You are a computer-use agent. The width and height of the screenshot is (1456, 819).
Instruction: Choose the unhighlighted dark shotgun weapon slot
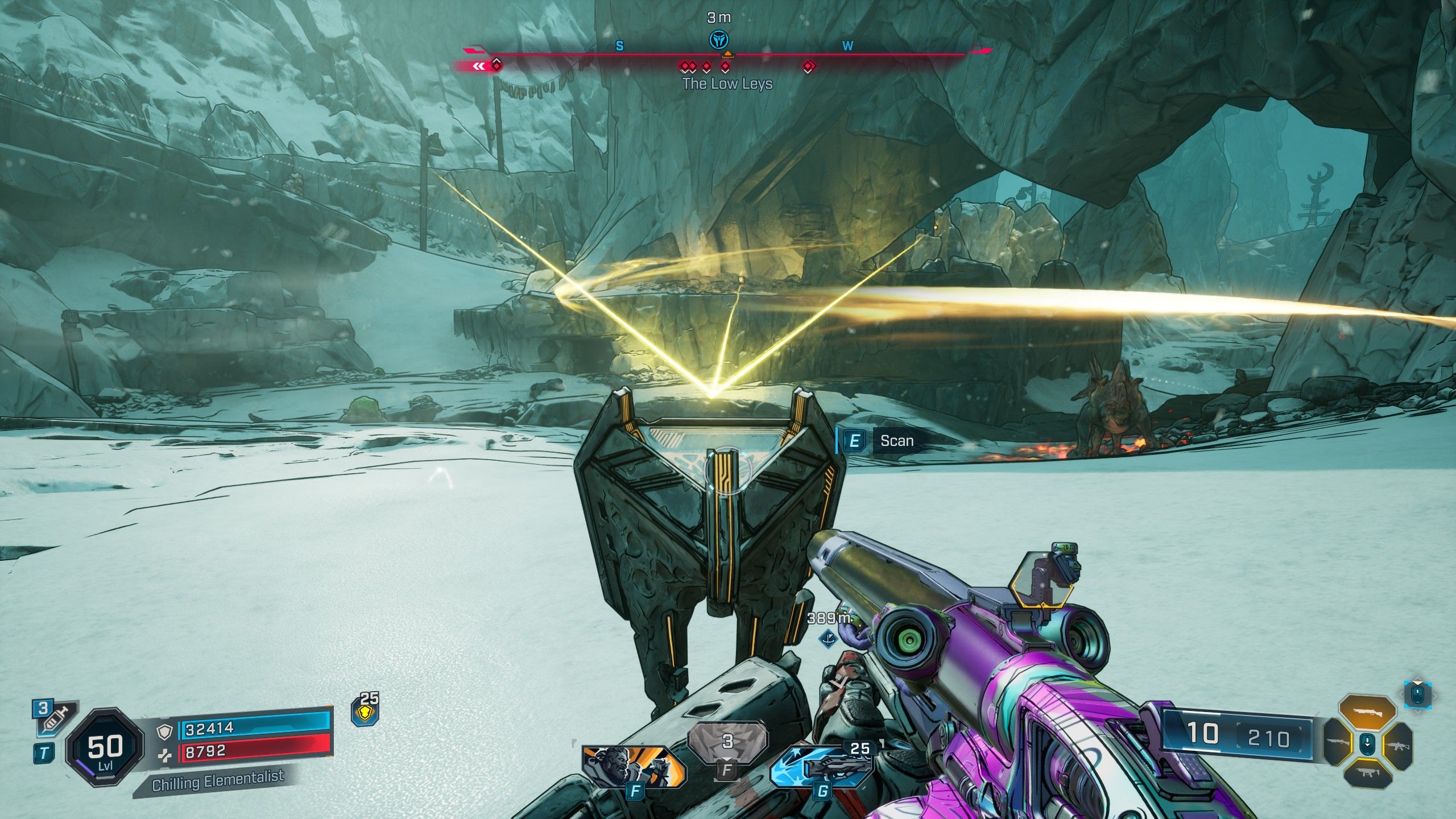(1338, 743)
